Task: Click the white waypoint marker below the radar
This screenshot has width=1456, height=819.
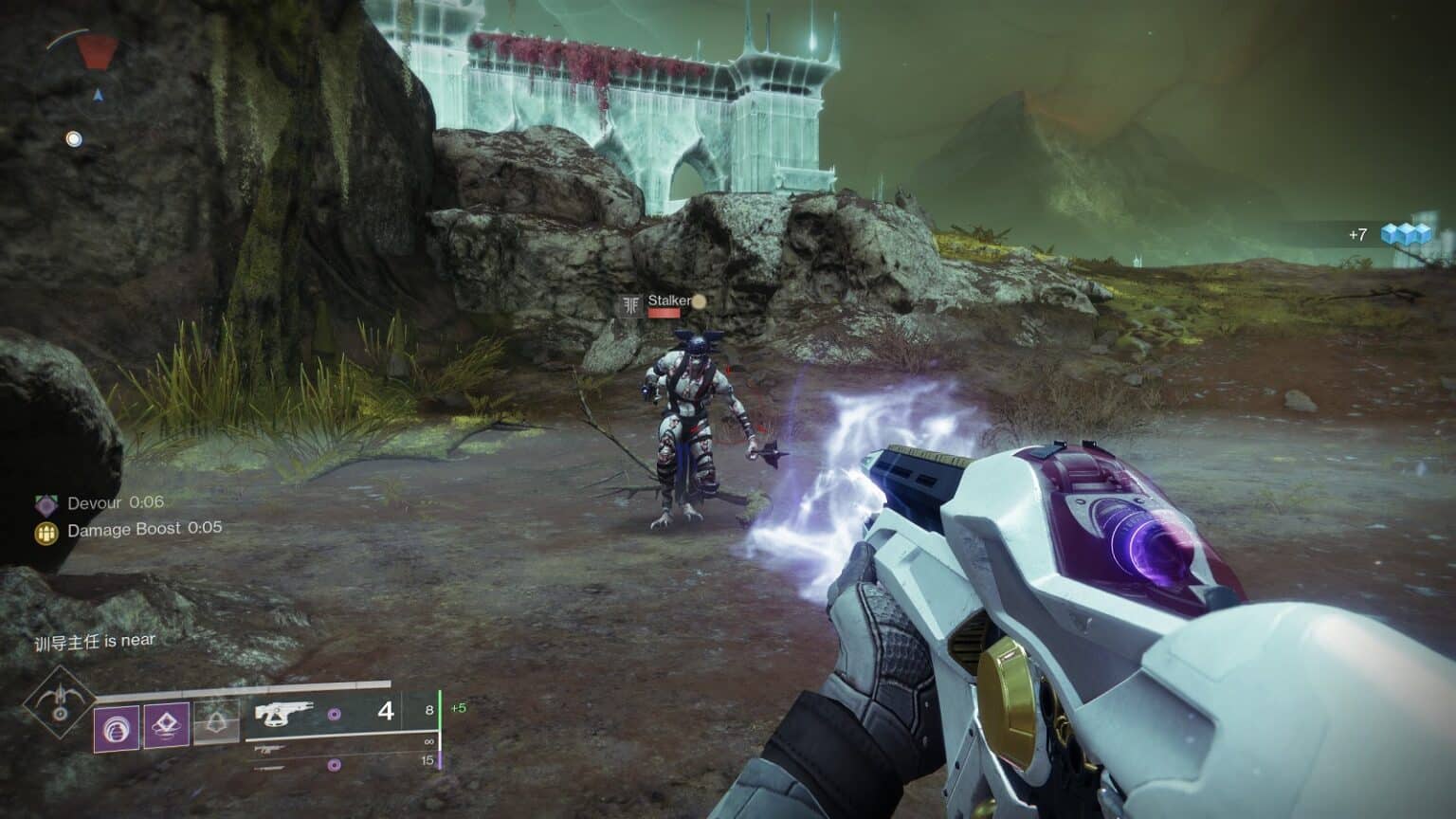Action: click(73, 139)
